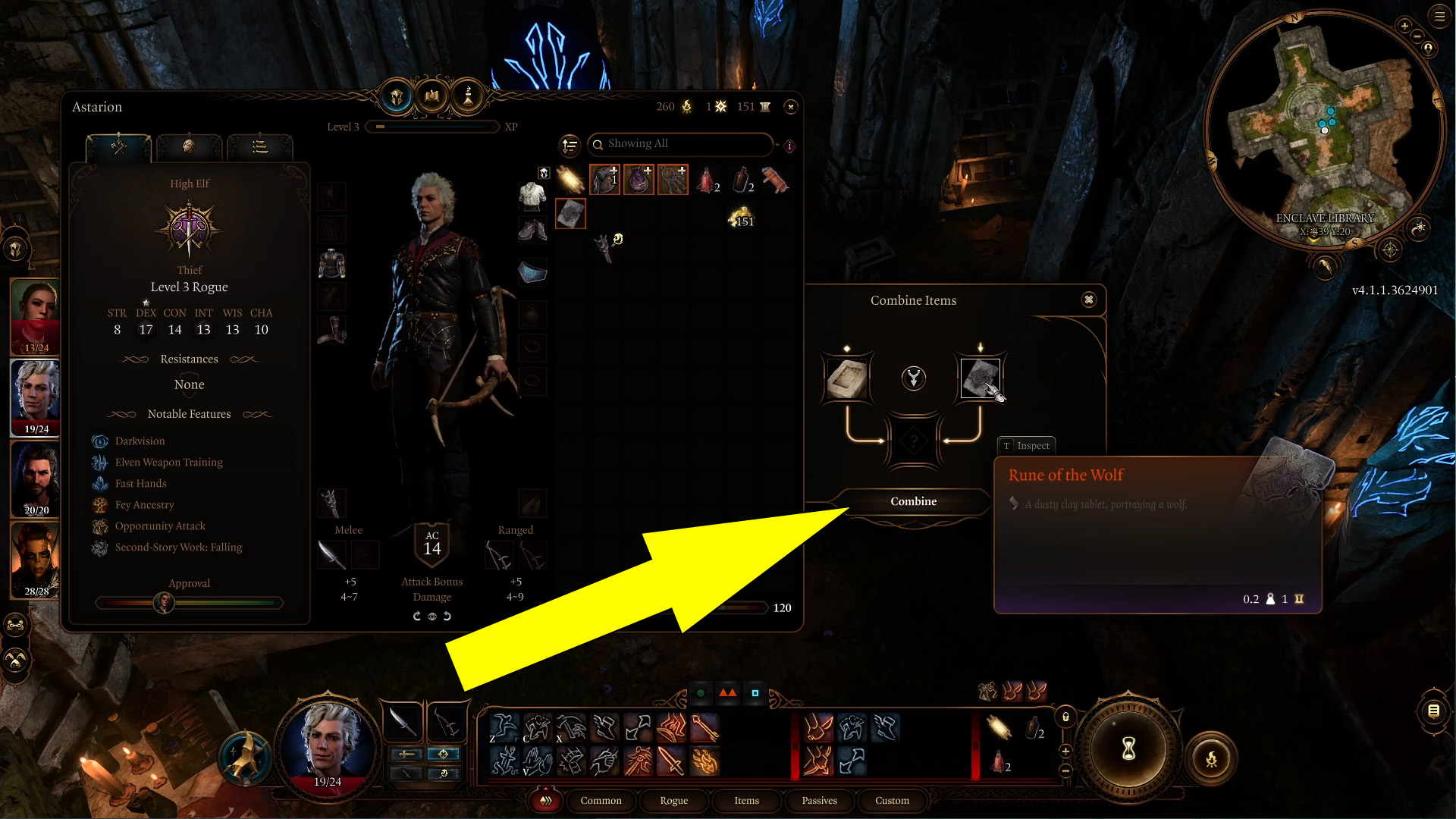Open the Showing All filter dropdown
This screenshot has height=819, width=1456.
[x=680, y=144]
